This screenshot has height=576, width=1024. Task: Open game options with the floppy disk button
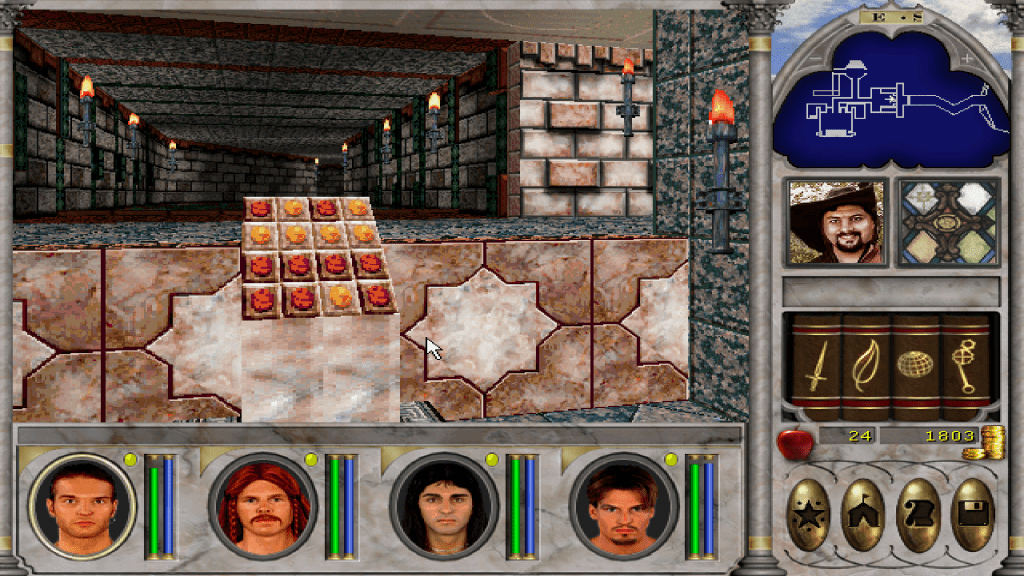pyautogui.click(x=972, y=515)
